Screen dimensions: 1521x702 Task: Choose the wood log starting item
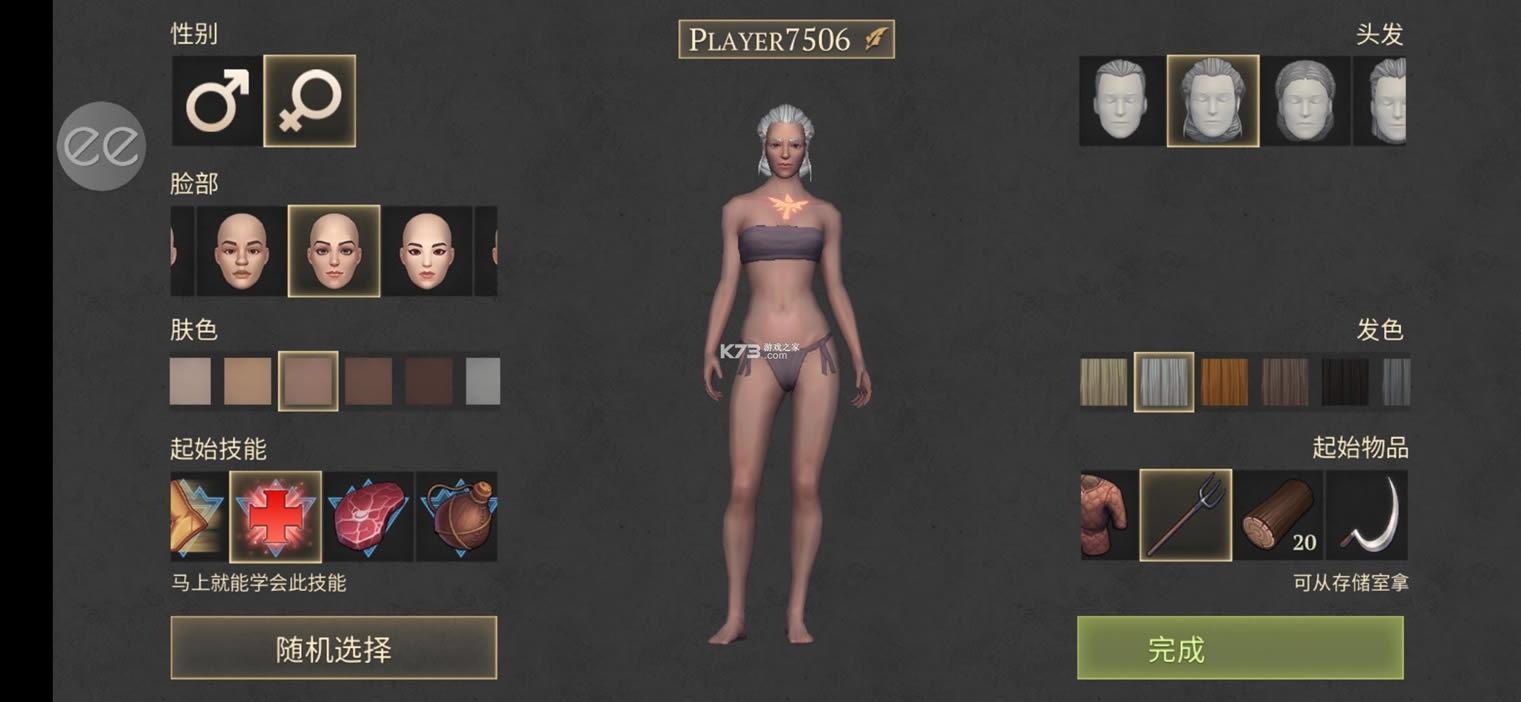coord(1278,515)
